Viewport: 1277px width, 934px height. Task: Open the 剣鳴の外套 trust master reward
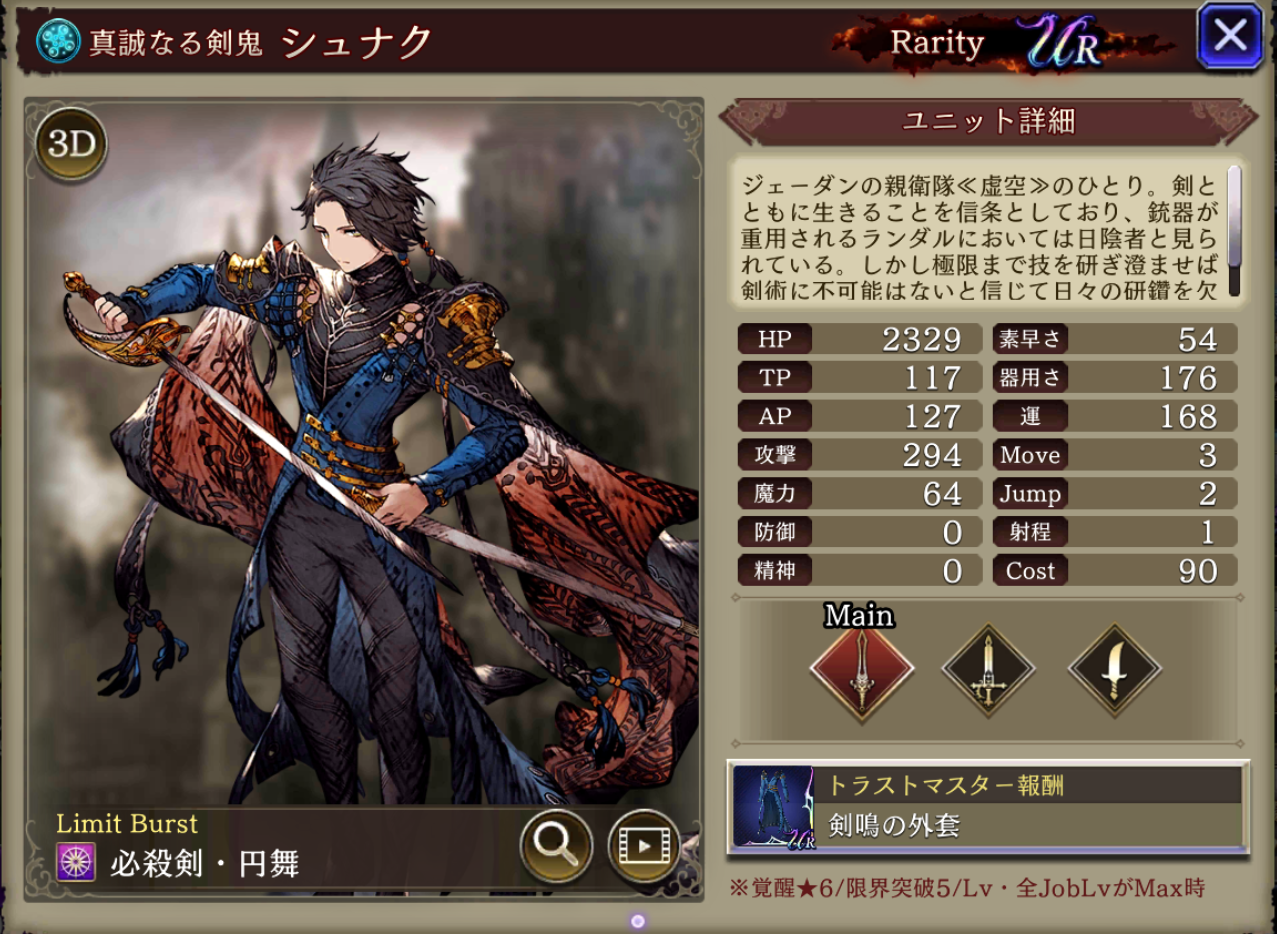point(987,807)
